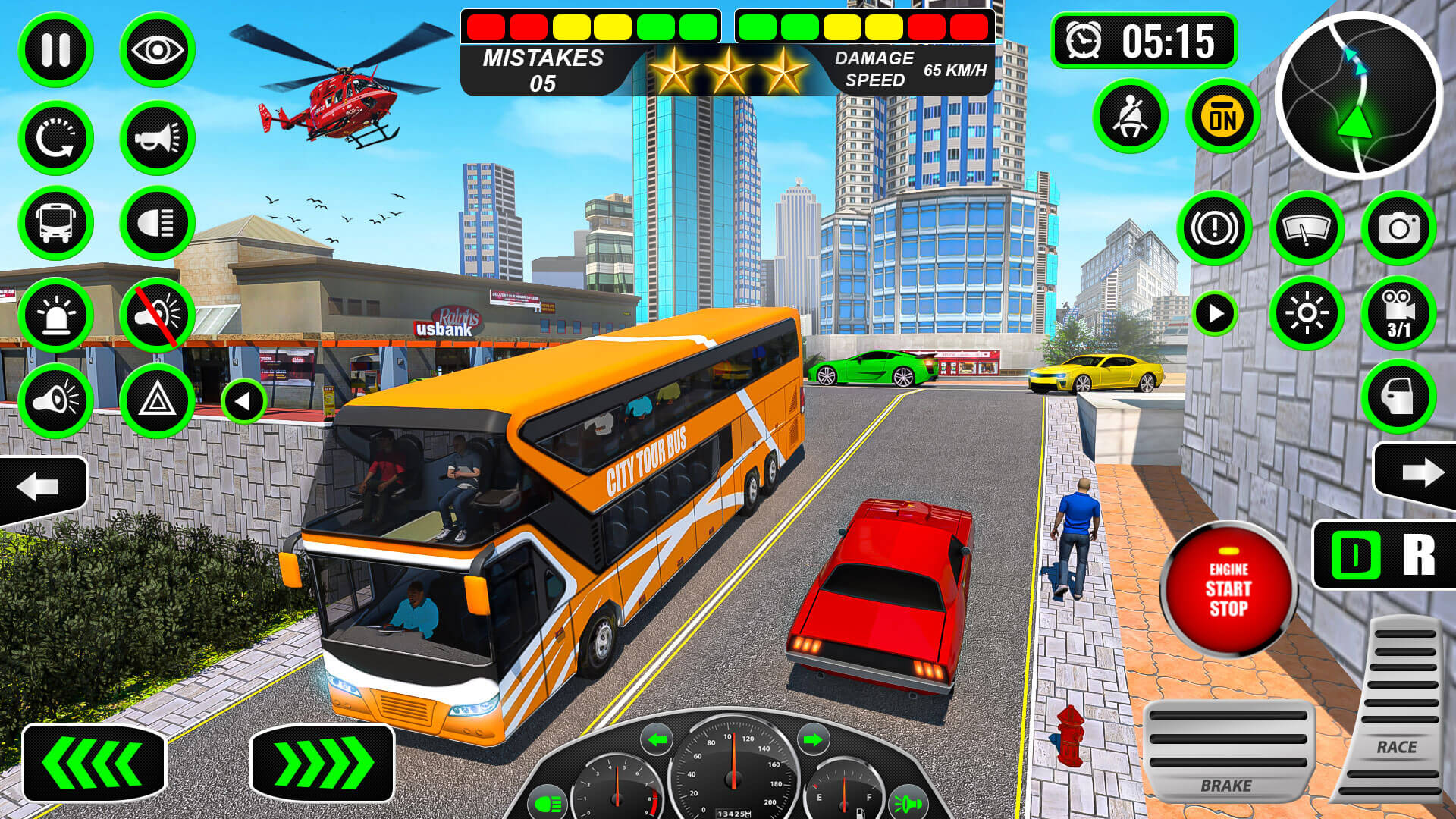1456x819 pixels.
Task: Turn the indicator ON switch
Action: click(x=1222, y=114)
